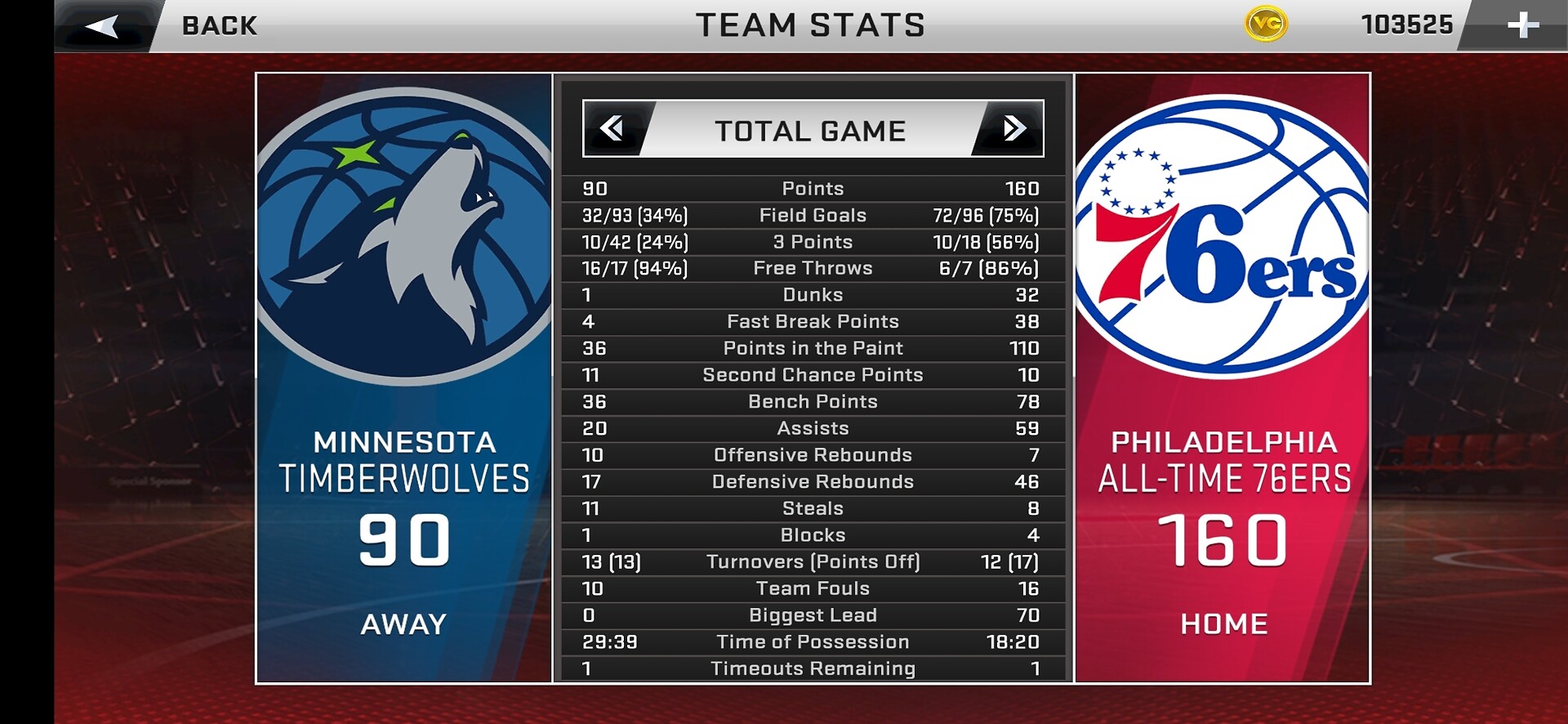The image size is (1568, 724).
Task: Tap the gold VC coin icon
Action: (x=1266, y=25)
